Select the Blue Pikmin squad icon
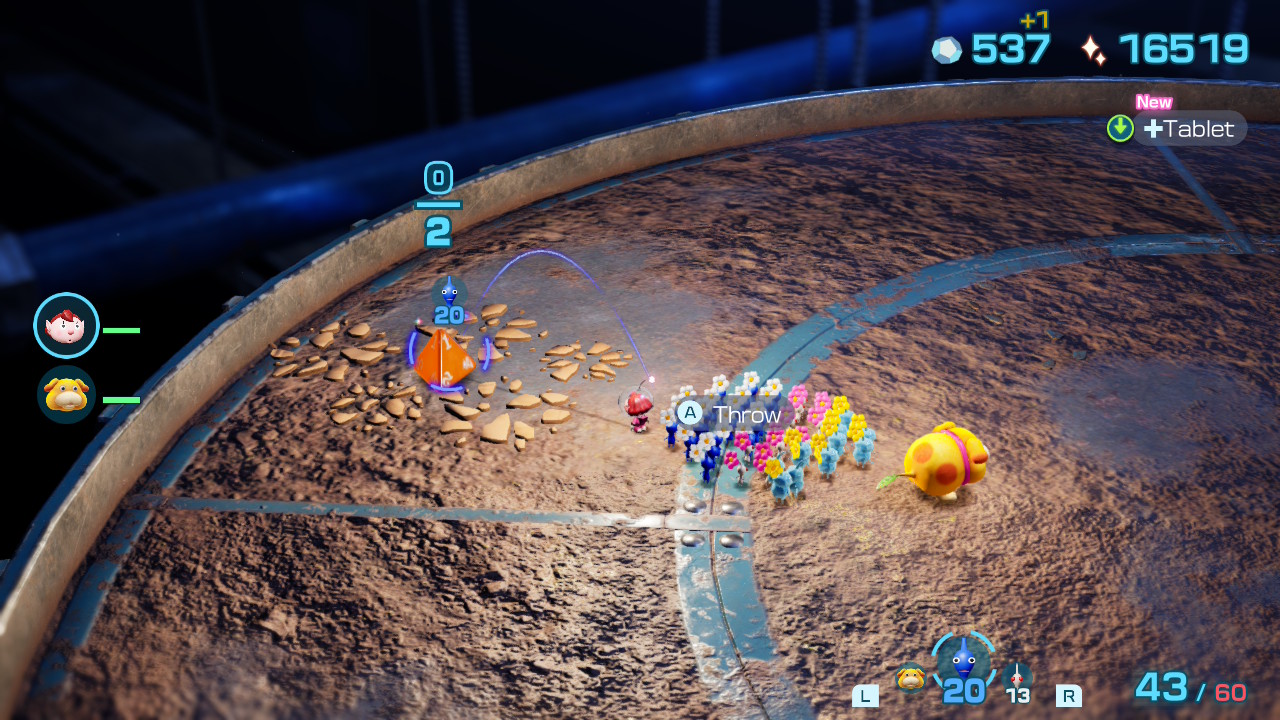The width and height of the screenshot is (1280, 720). click(x=963, y=661)
